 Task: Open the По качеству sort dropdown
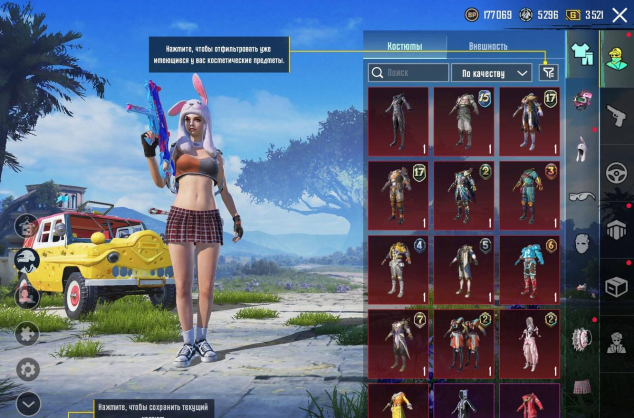click(491, 72)
